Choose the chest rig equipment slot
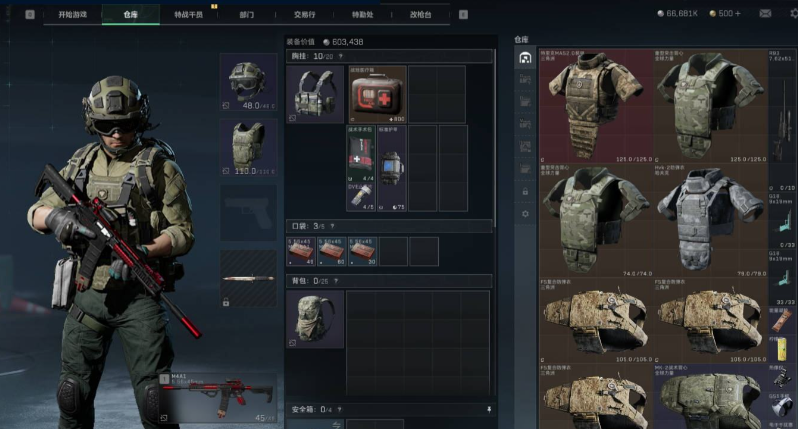Screen dimensions: 798x429 315,94
